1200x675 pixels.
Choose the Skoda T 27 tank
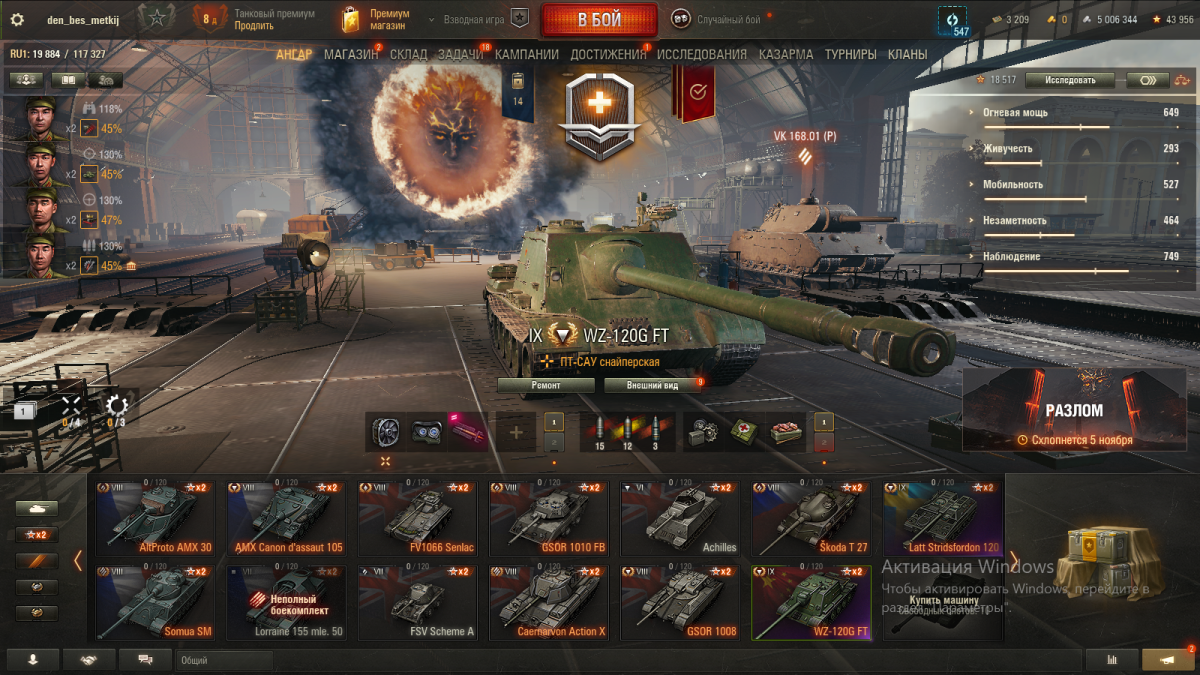pyautogui.click(x=811, y=518)
